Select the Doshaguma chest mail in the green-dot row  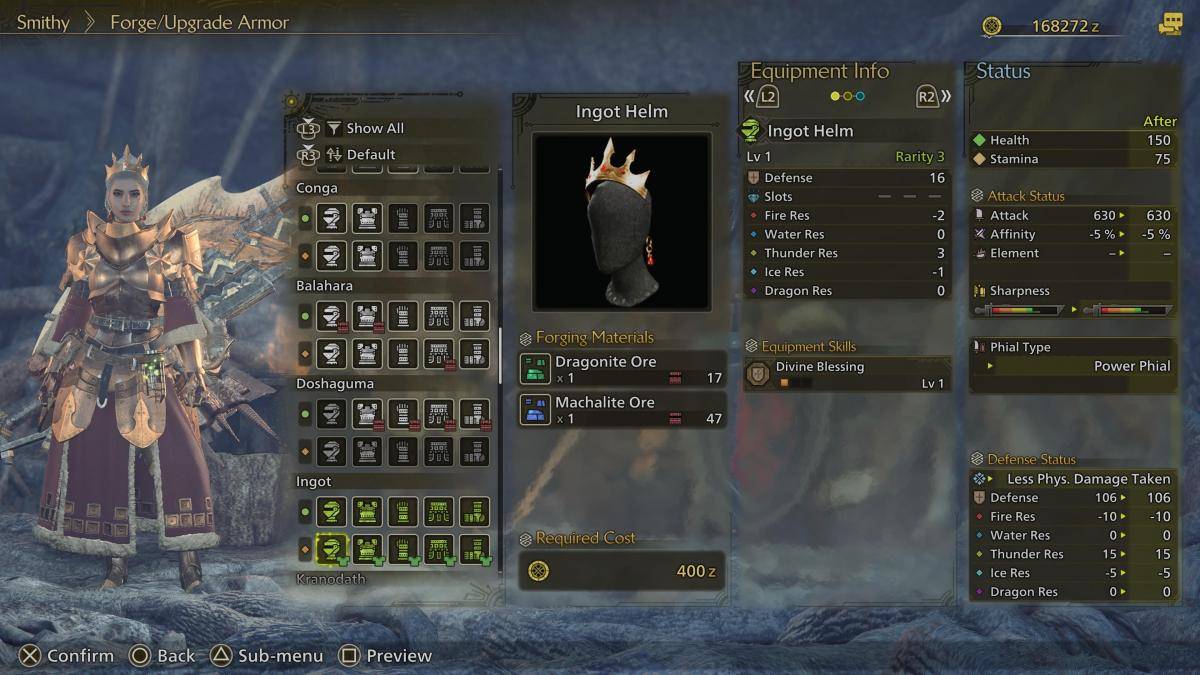coord(367,414)
